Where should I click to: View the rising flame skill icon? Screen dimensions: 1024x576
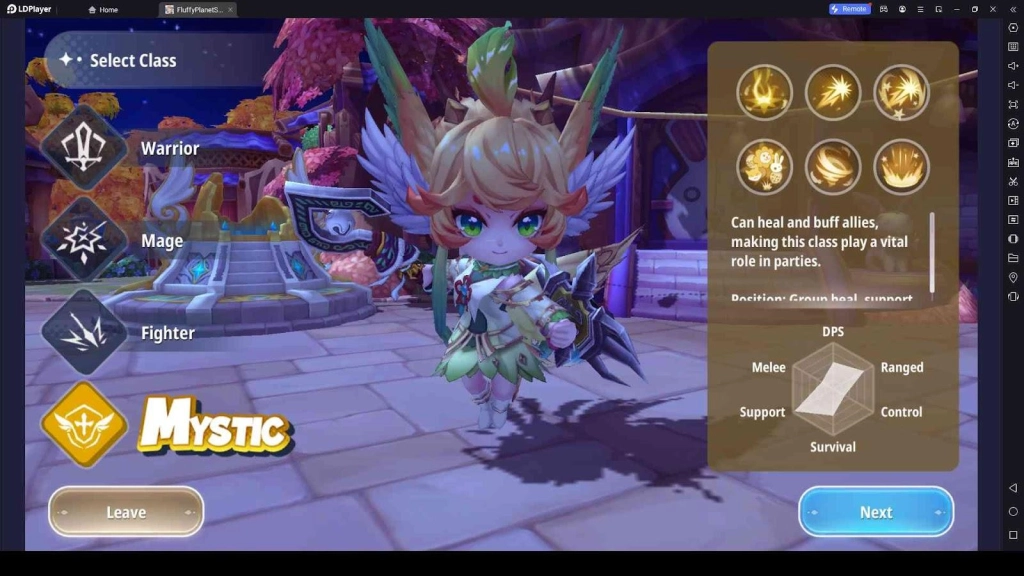click(x=765, y=92)
